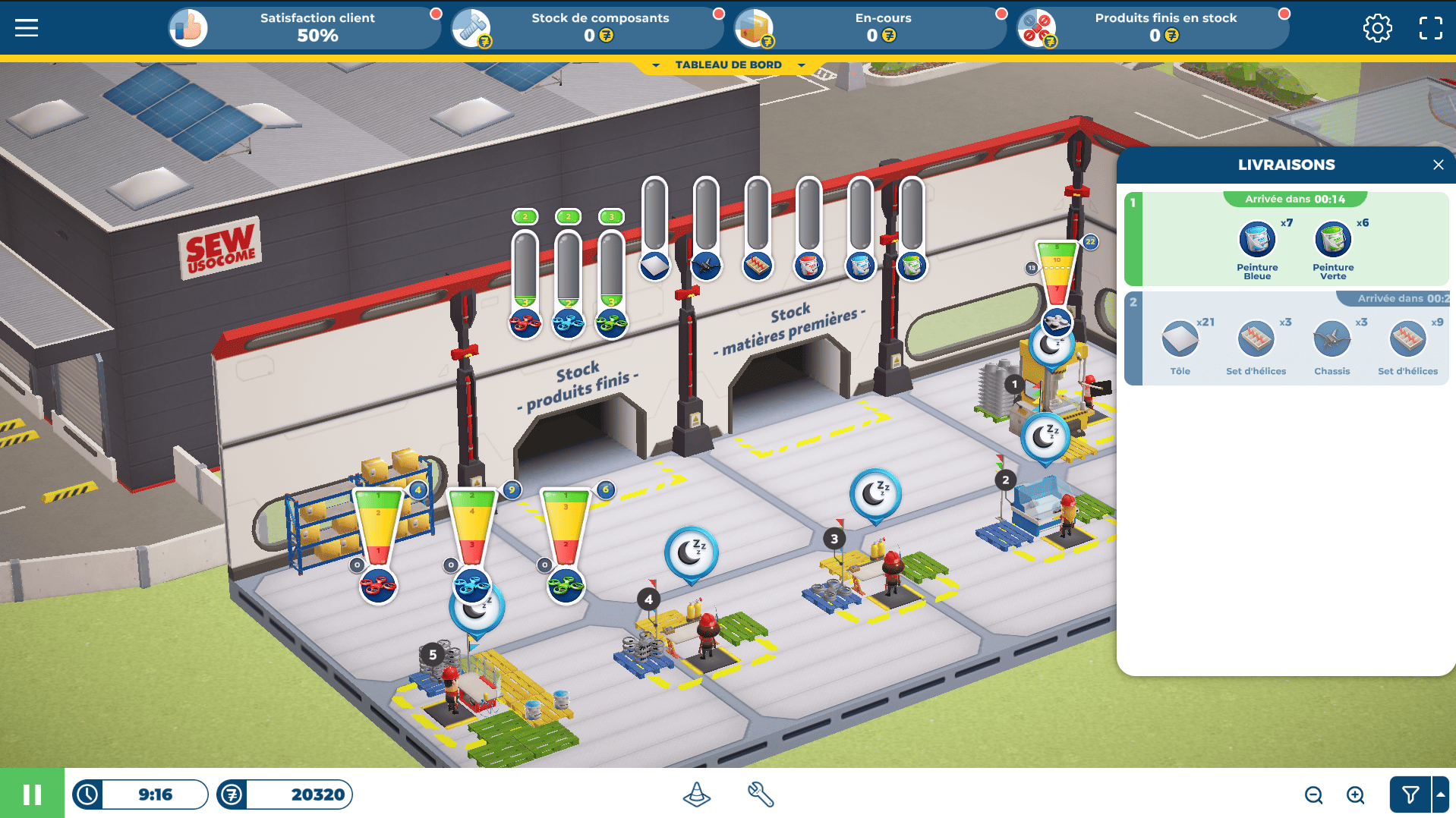
Task: Open the Stock de composants indicator
Action: click(587, 28)
